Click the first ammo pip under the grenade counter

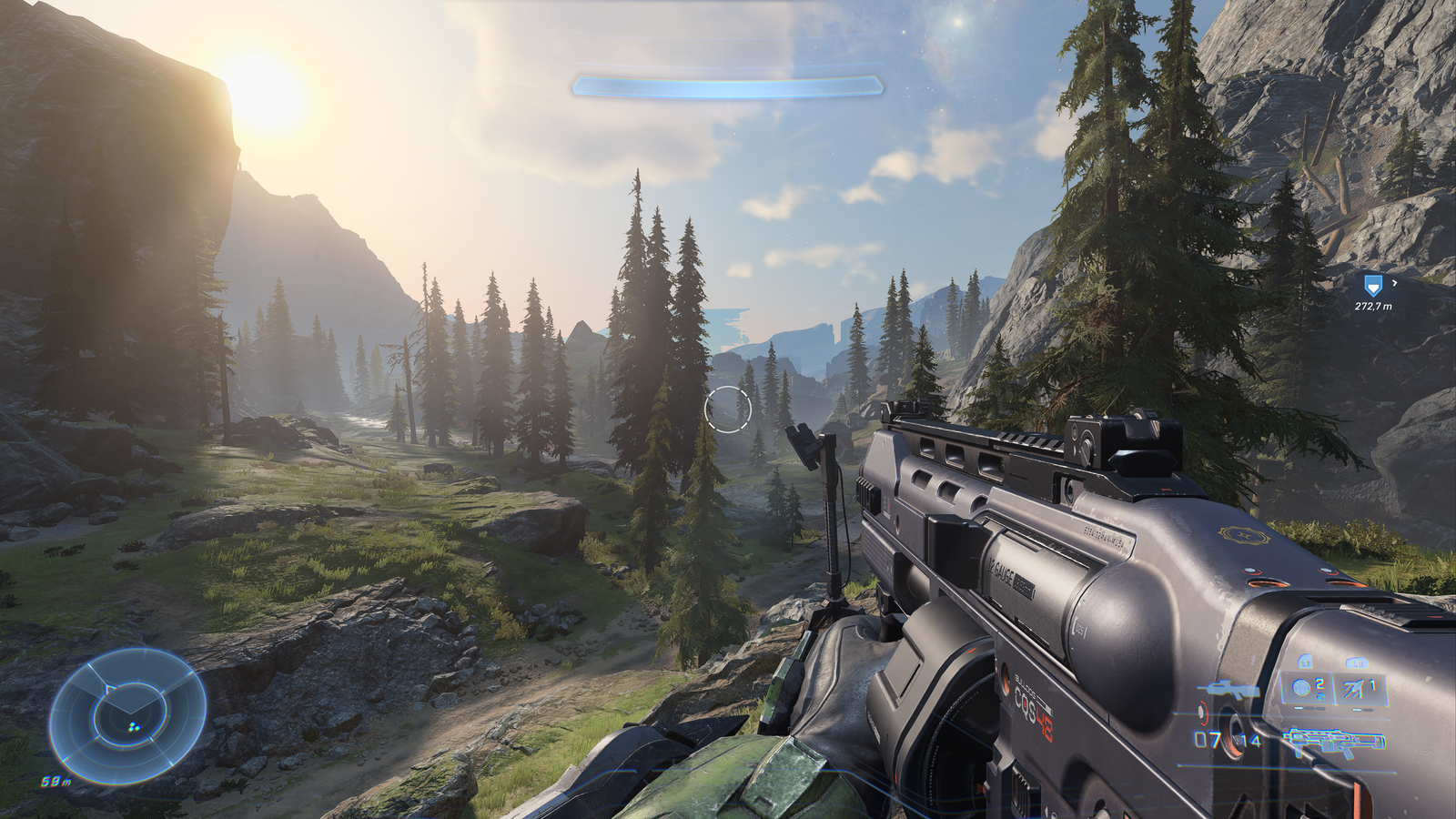pos(1297,708)
